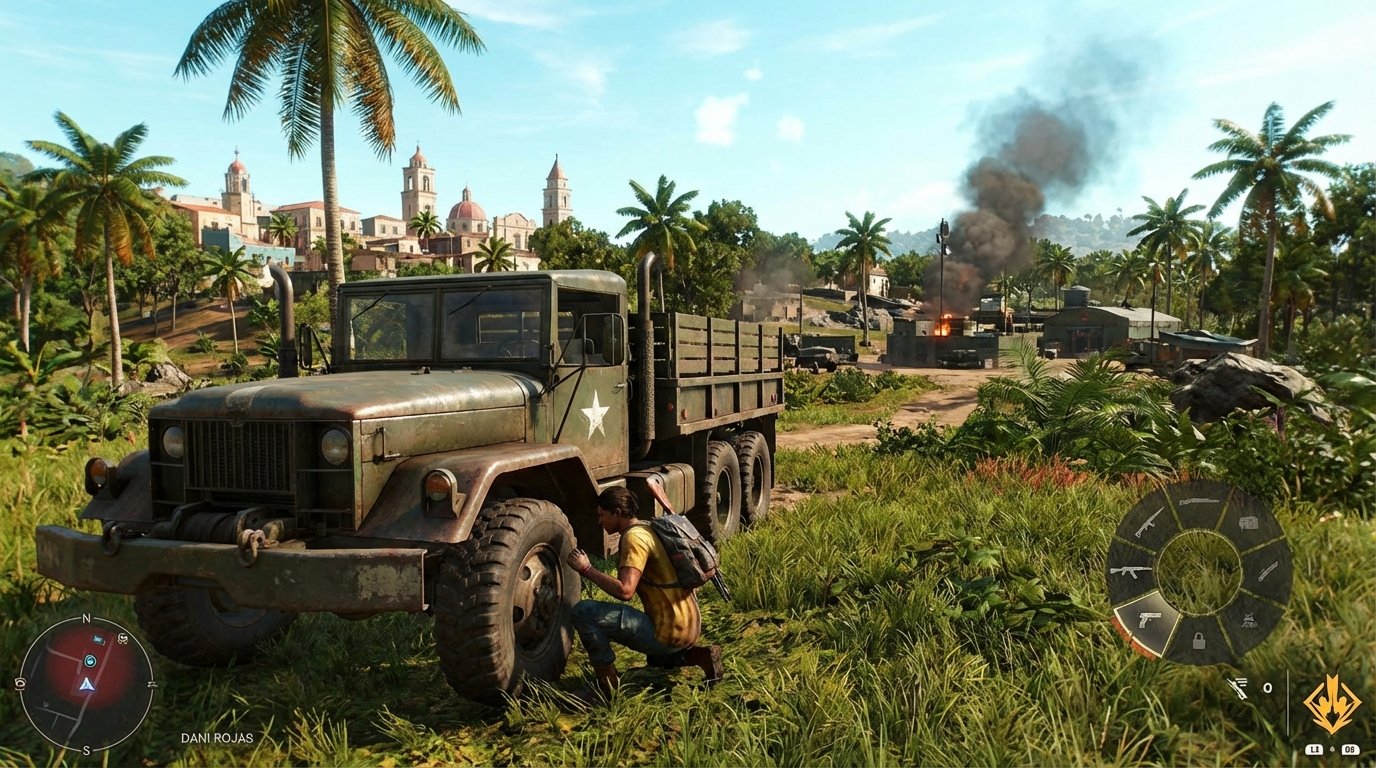
Task: Click the N compass marker on the minimap
Action: [86, 619]
